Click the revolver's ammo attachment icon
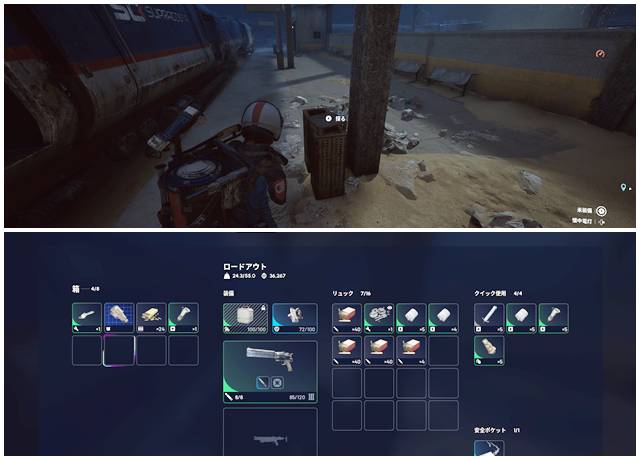 [261, 382]
